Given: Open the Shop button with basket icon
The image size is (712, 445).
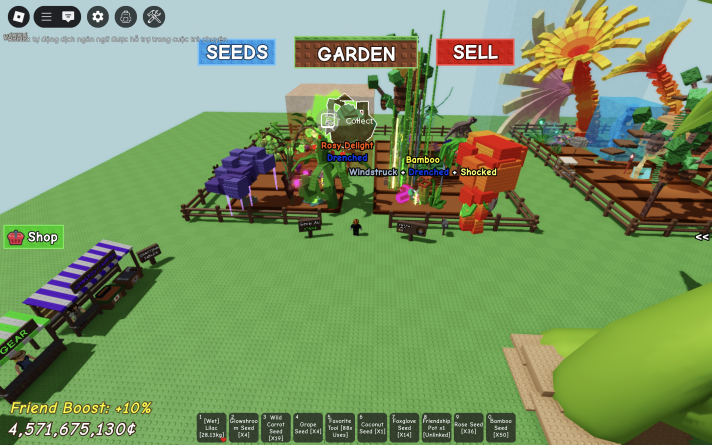Looking at the screenshot, I should [34, 237].
